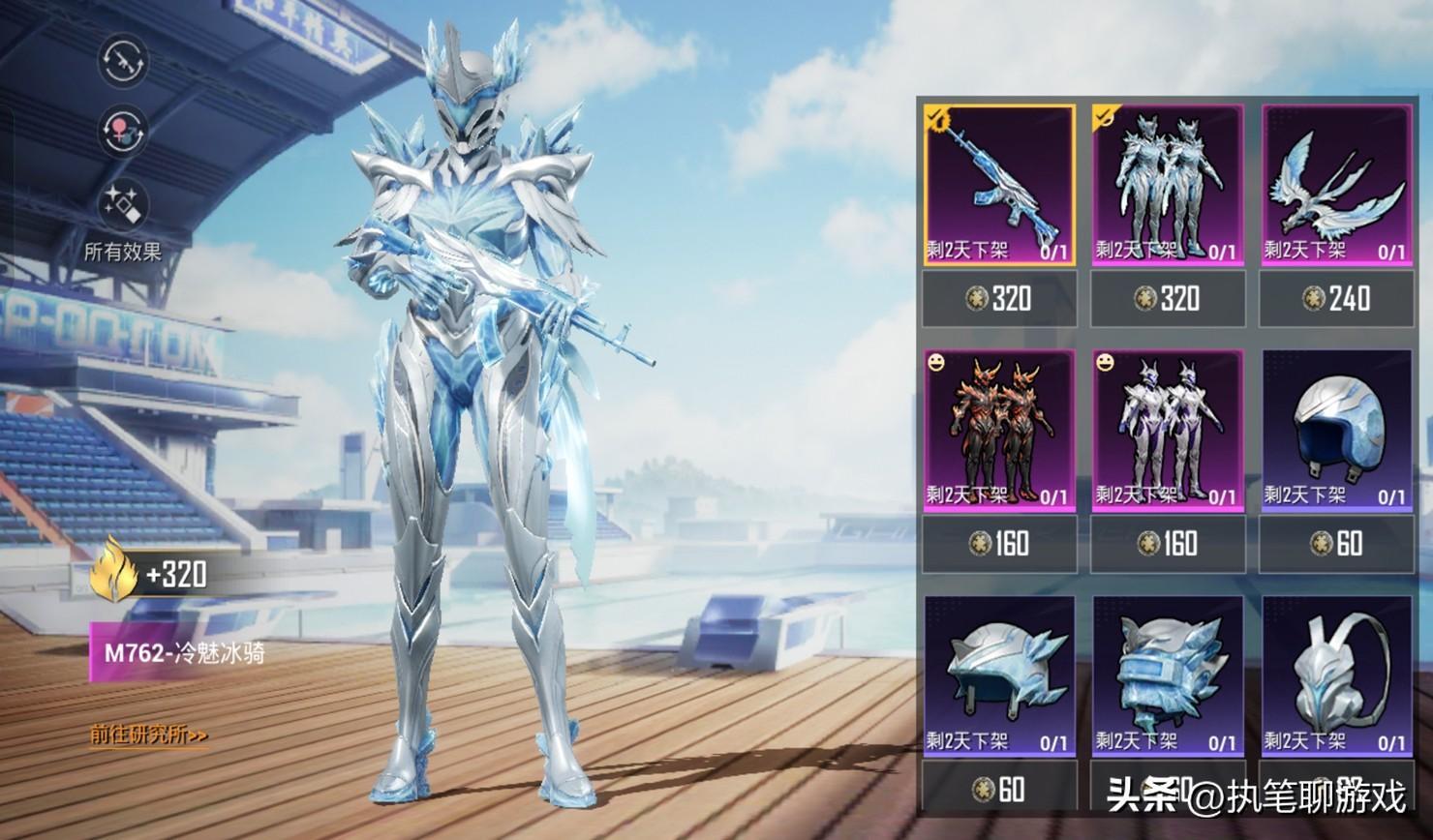Viewport: 1433px width, 840px height.
Task: Choose the round white-blue helmet item
Action: (1336, 431)
